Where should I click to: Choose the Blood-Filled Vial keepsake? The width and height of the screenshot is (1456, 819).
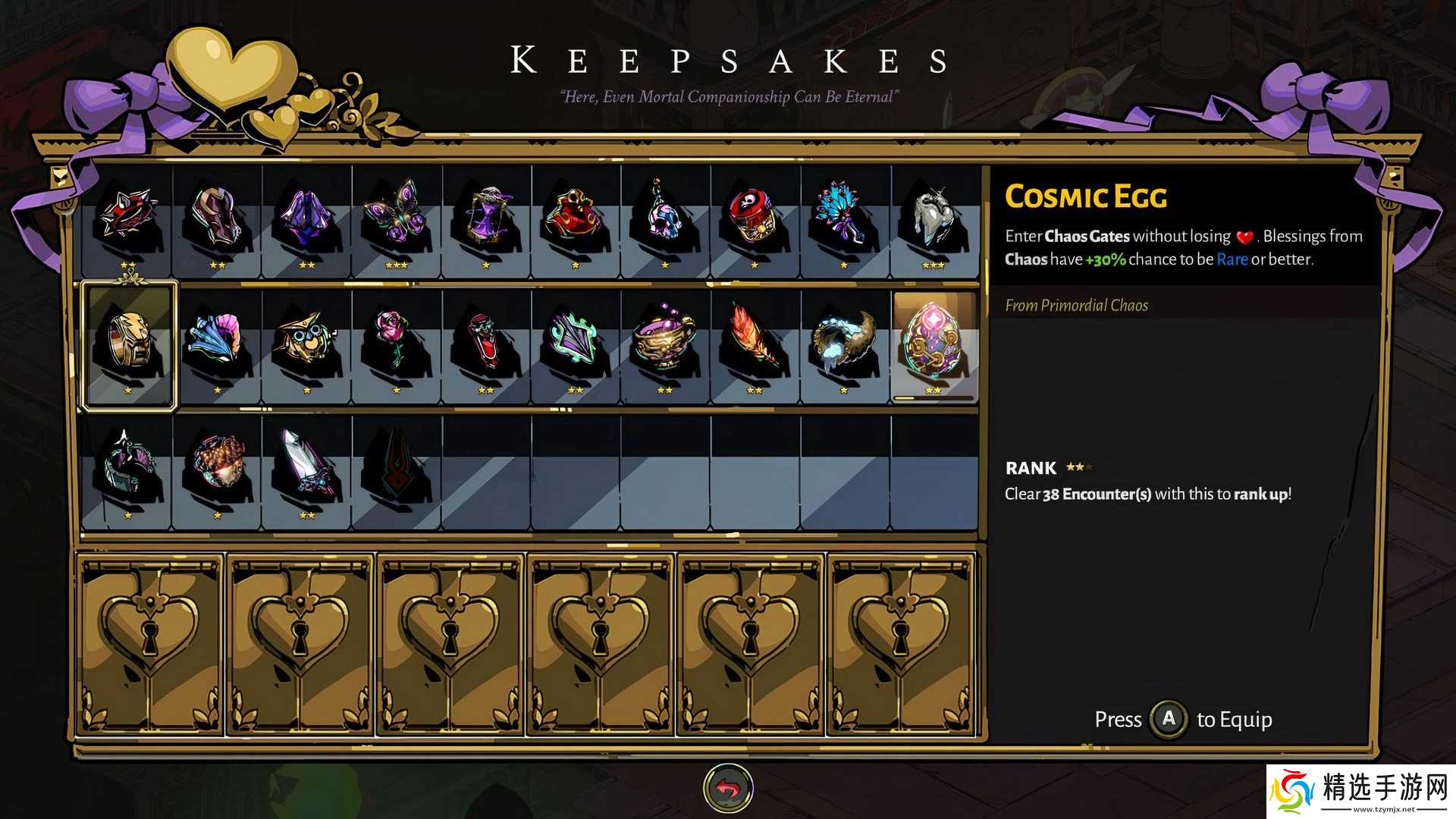[485, 344]
